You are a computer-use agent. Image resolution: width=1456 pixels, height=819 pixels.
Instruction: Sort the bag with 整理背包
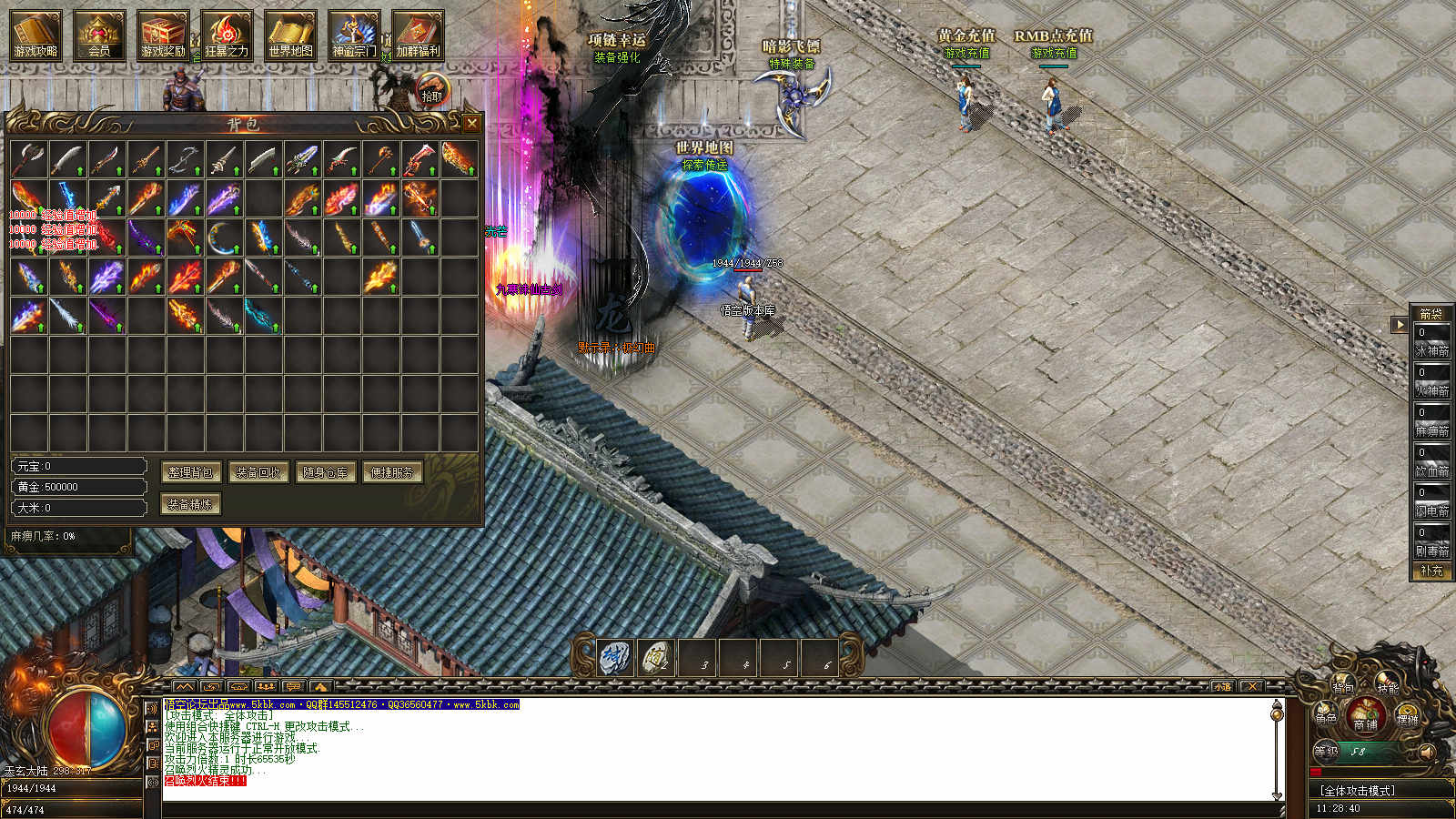click(191, 472)
